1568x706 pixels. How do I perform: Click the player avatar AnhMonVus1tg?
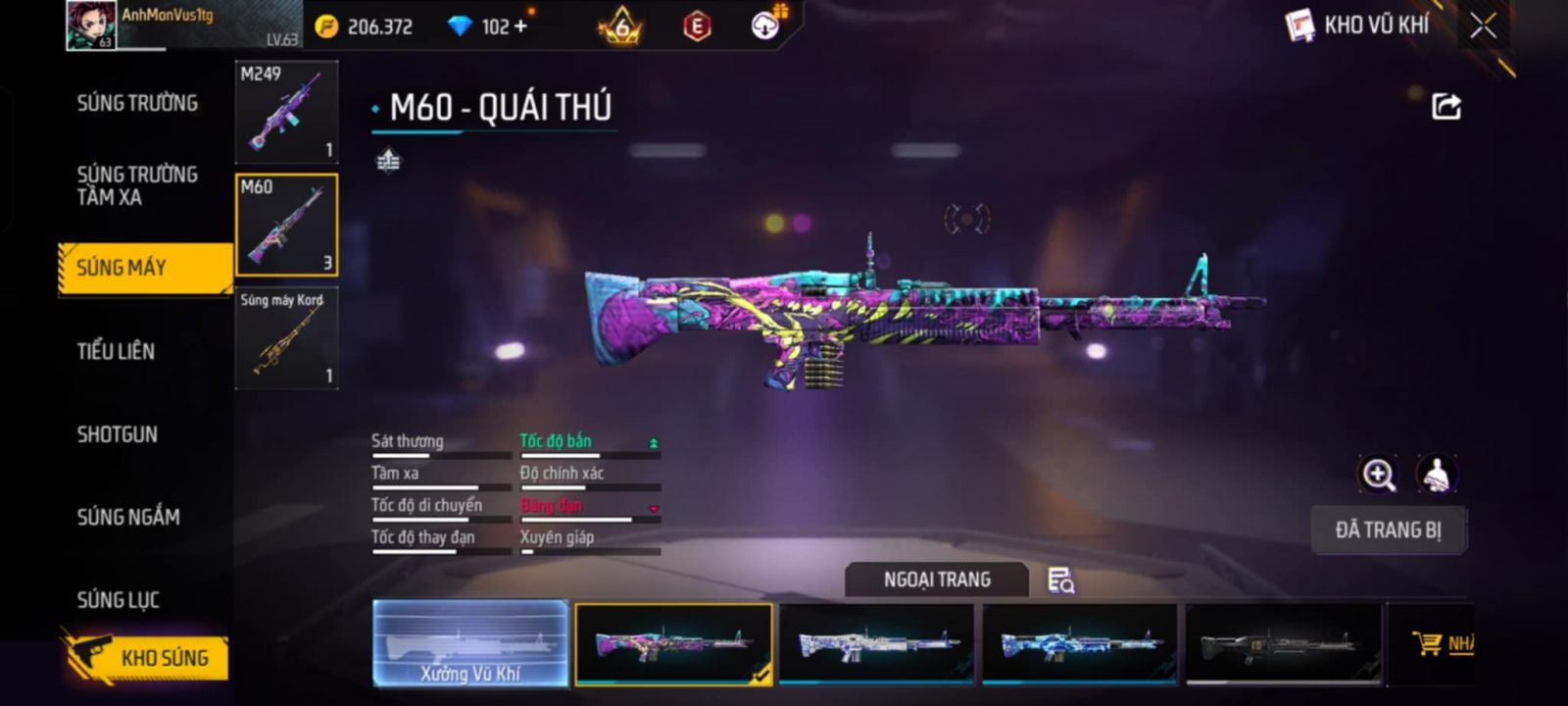pyautogui.click(x=90, y=25)
